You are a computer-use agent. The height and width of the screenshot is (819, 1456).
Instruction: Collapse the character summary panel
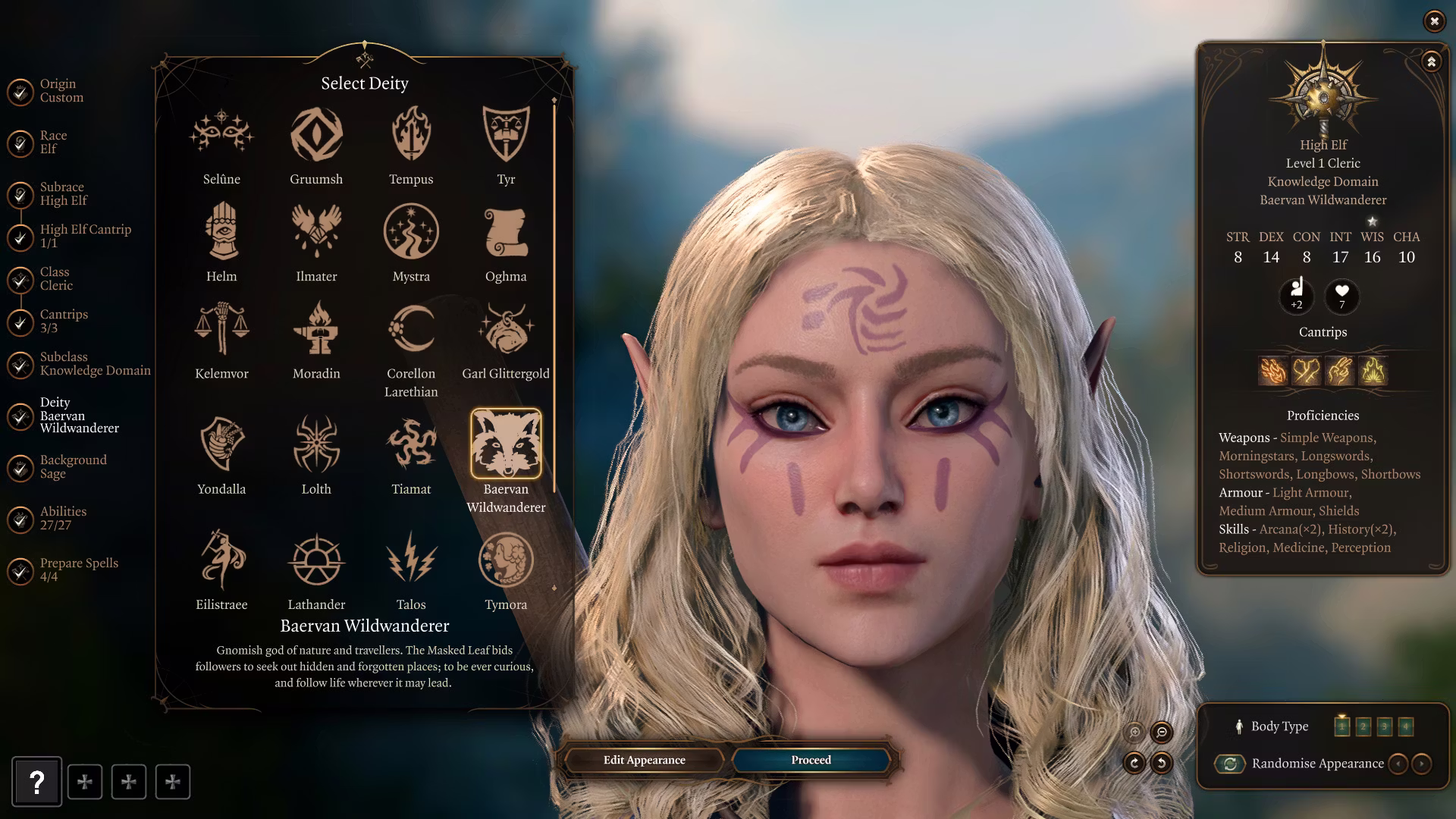[x=1431, y=61]
